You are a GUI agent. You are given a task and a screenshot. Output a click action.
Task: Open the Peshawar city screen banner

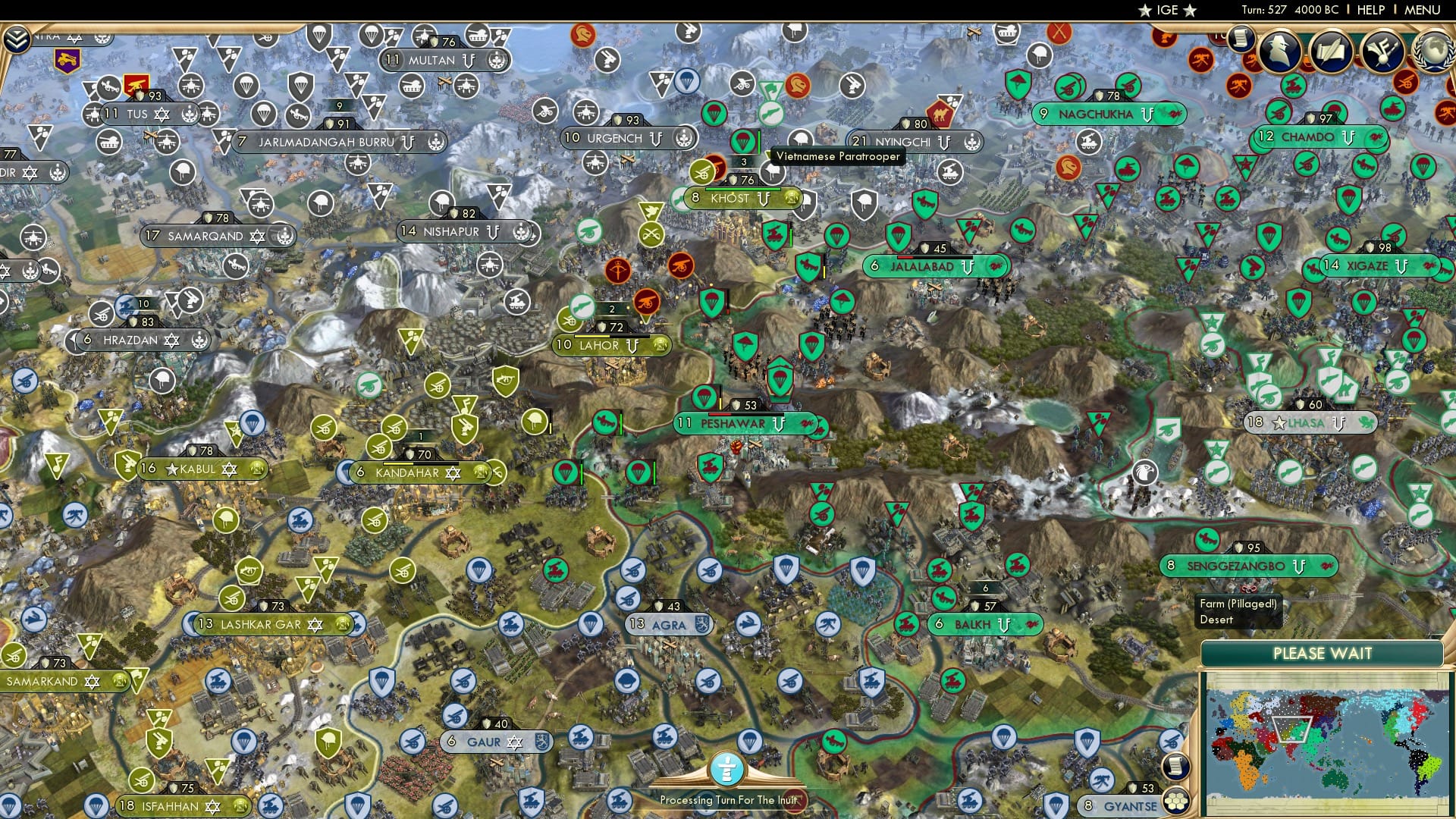[728, 424]
